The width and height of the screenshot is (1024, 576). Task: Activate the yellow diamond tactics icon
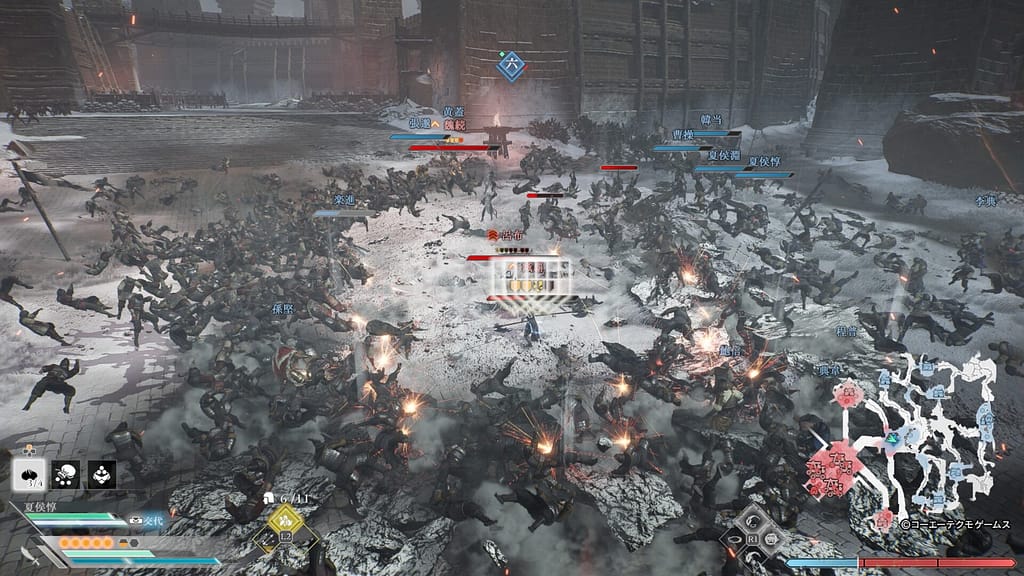(285, 518)
